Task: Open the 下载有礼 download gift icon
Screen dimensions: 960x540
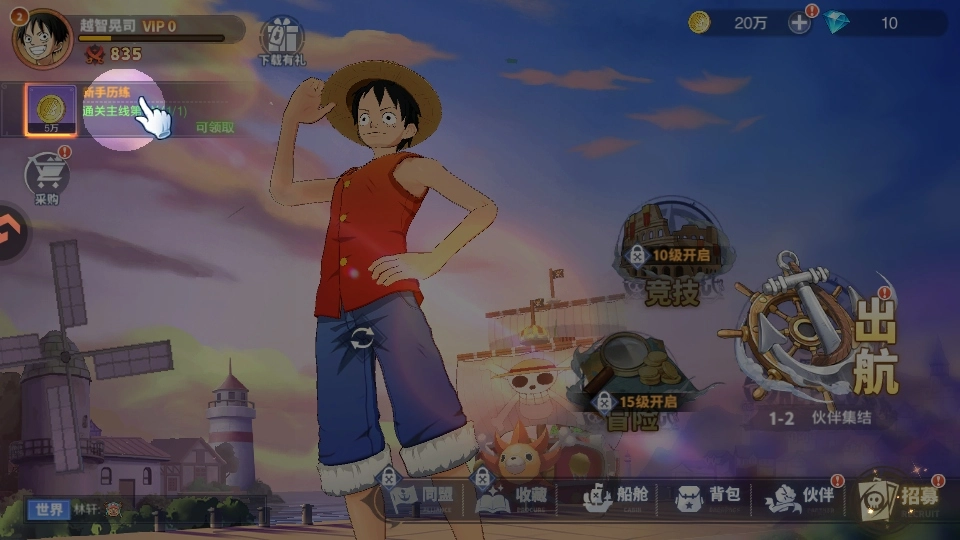Action: pos(282,41)
